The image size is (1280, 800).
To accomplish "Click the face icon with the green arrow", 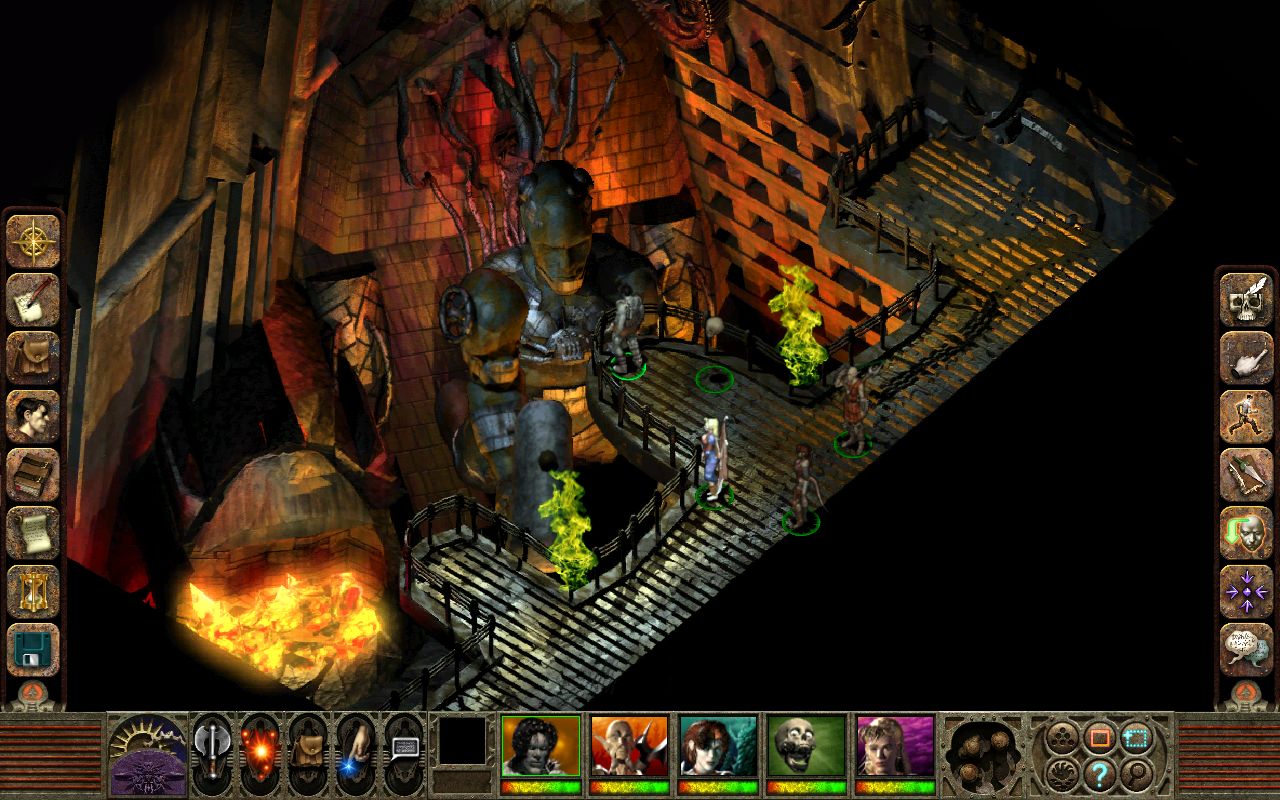I will [1243, 530].
